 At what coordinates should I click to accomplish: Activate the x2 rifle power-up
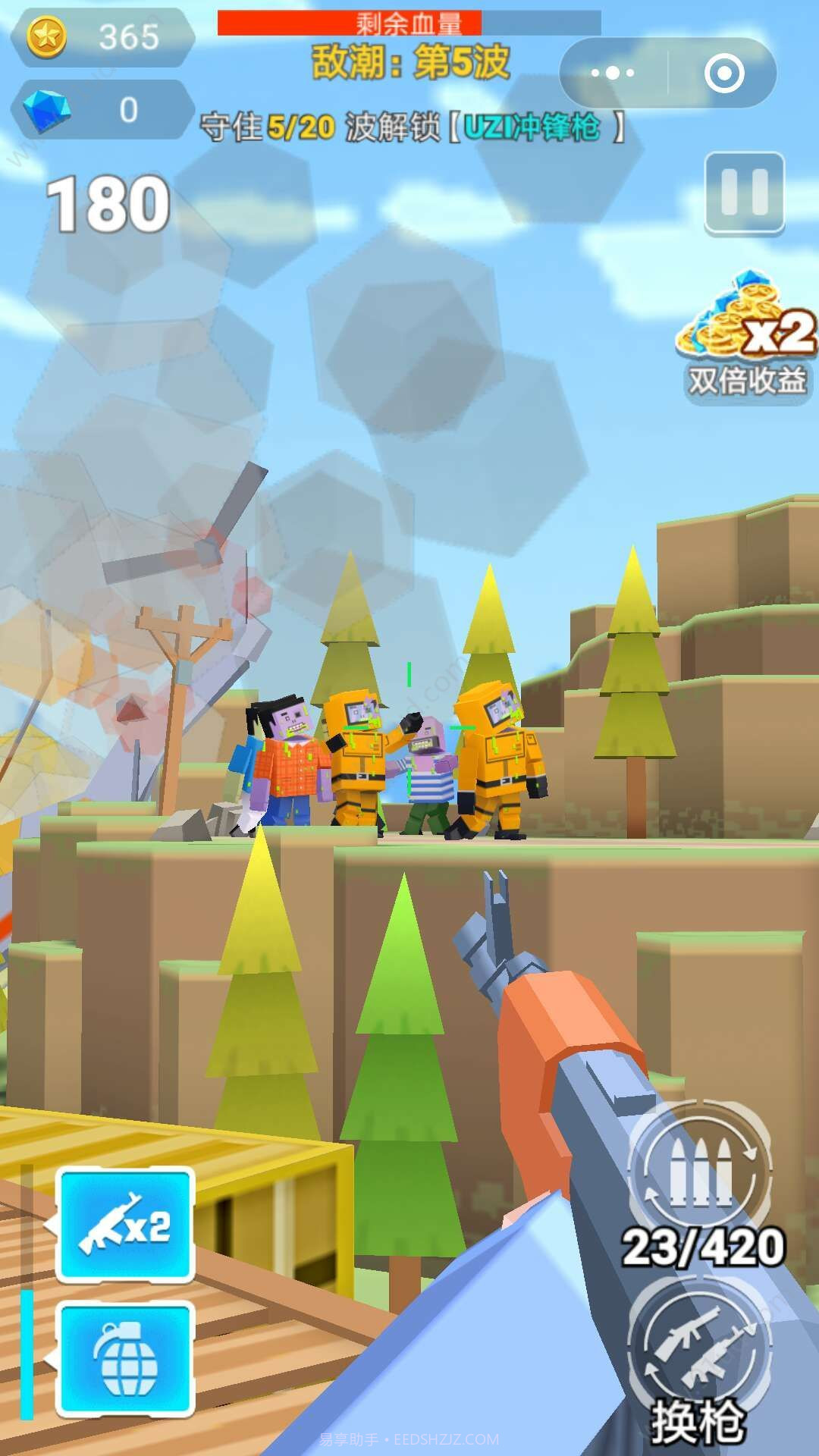coord(125,1225)
